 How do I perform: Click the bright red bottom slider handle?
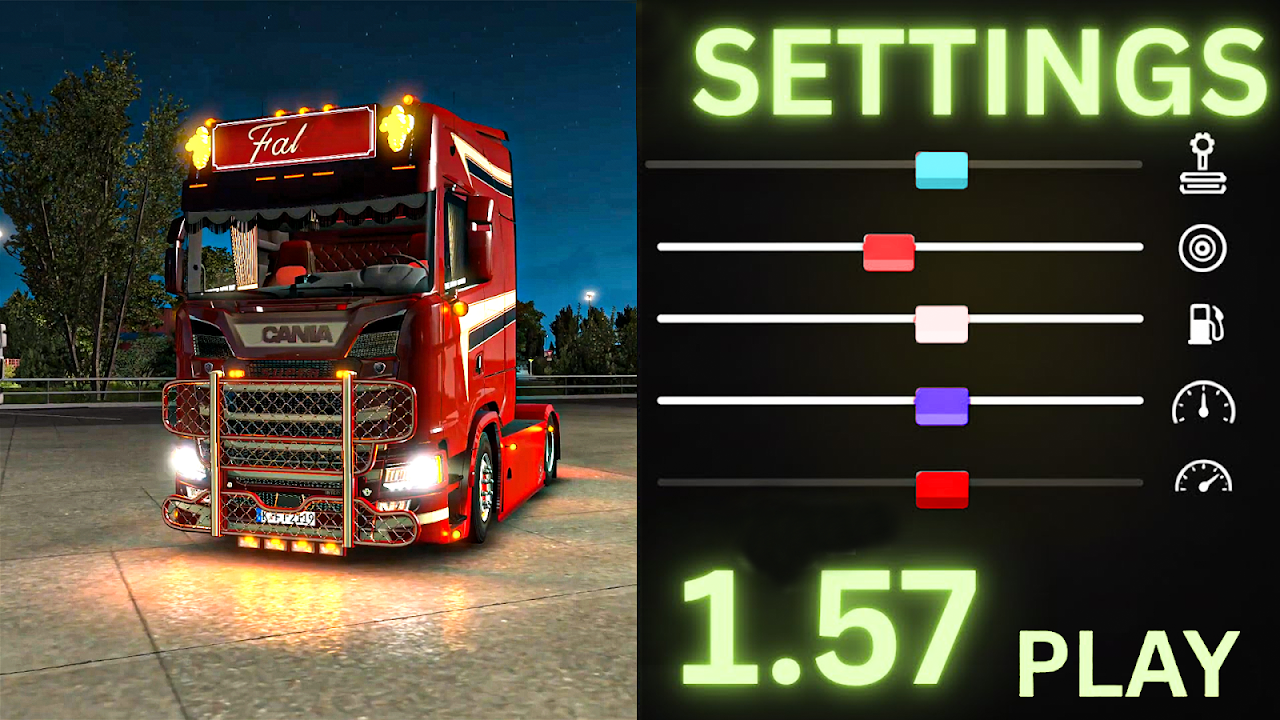tap(942, 489)
